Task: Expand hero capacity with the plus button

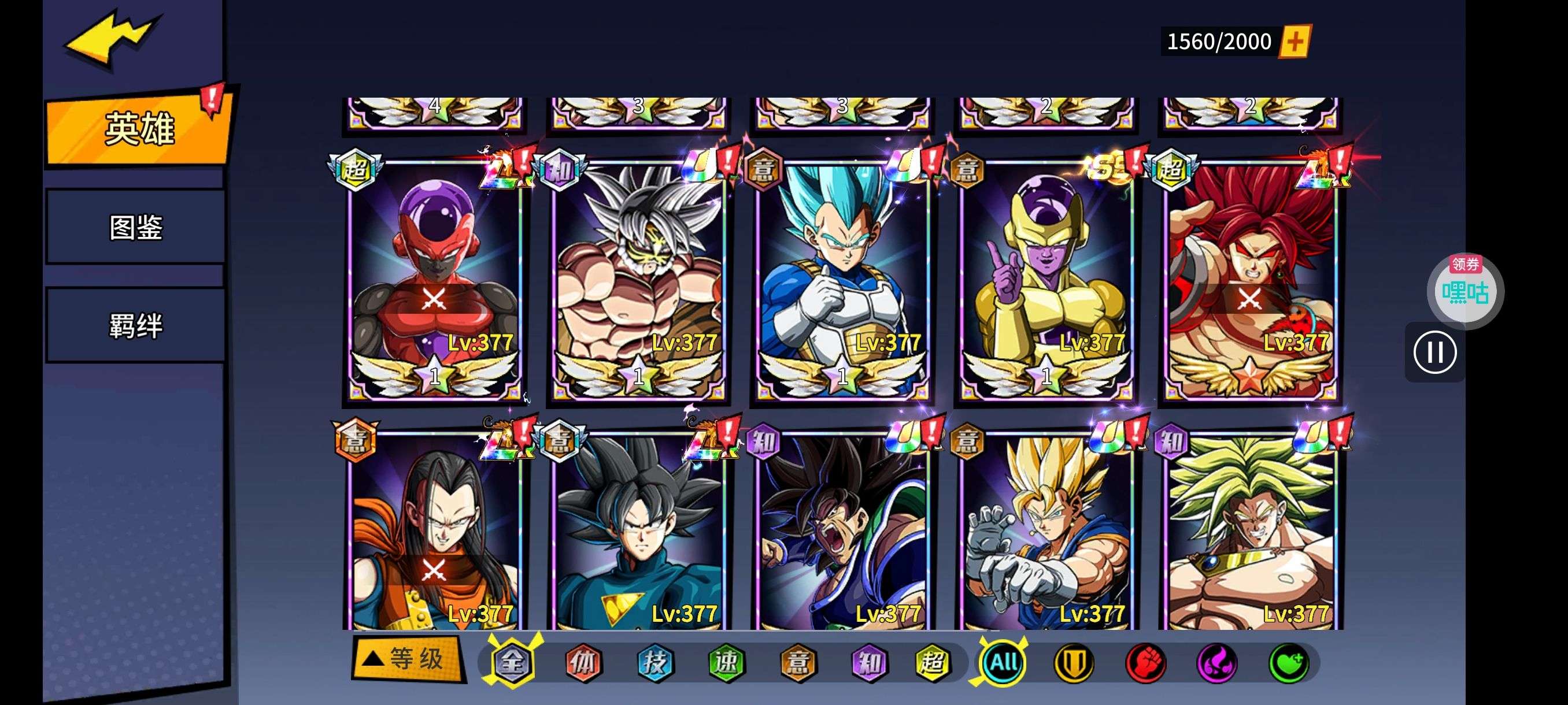Action: (1295, 42)
